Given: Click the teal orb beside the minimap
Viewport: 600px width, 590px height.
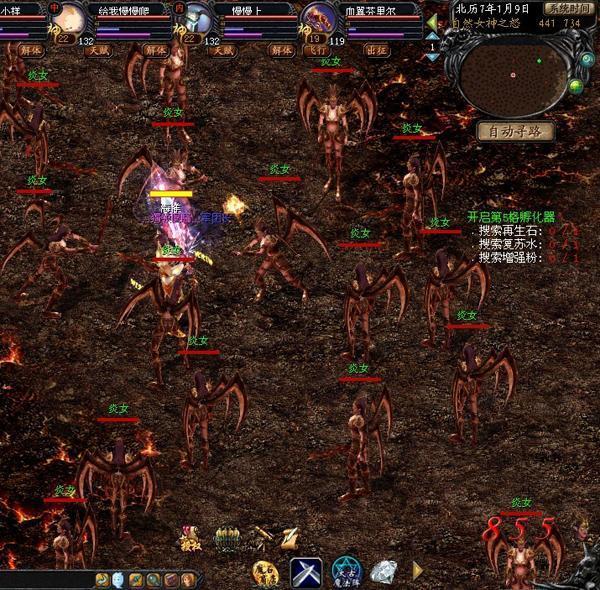Looking at the screenshot, I should point(588,61).
